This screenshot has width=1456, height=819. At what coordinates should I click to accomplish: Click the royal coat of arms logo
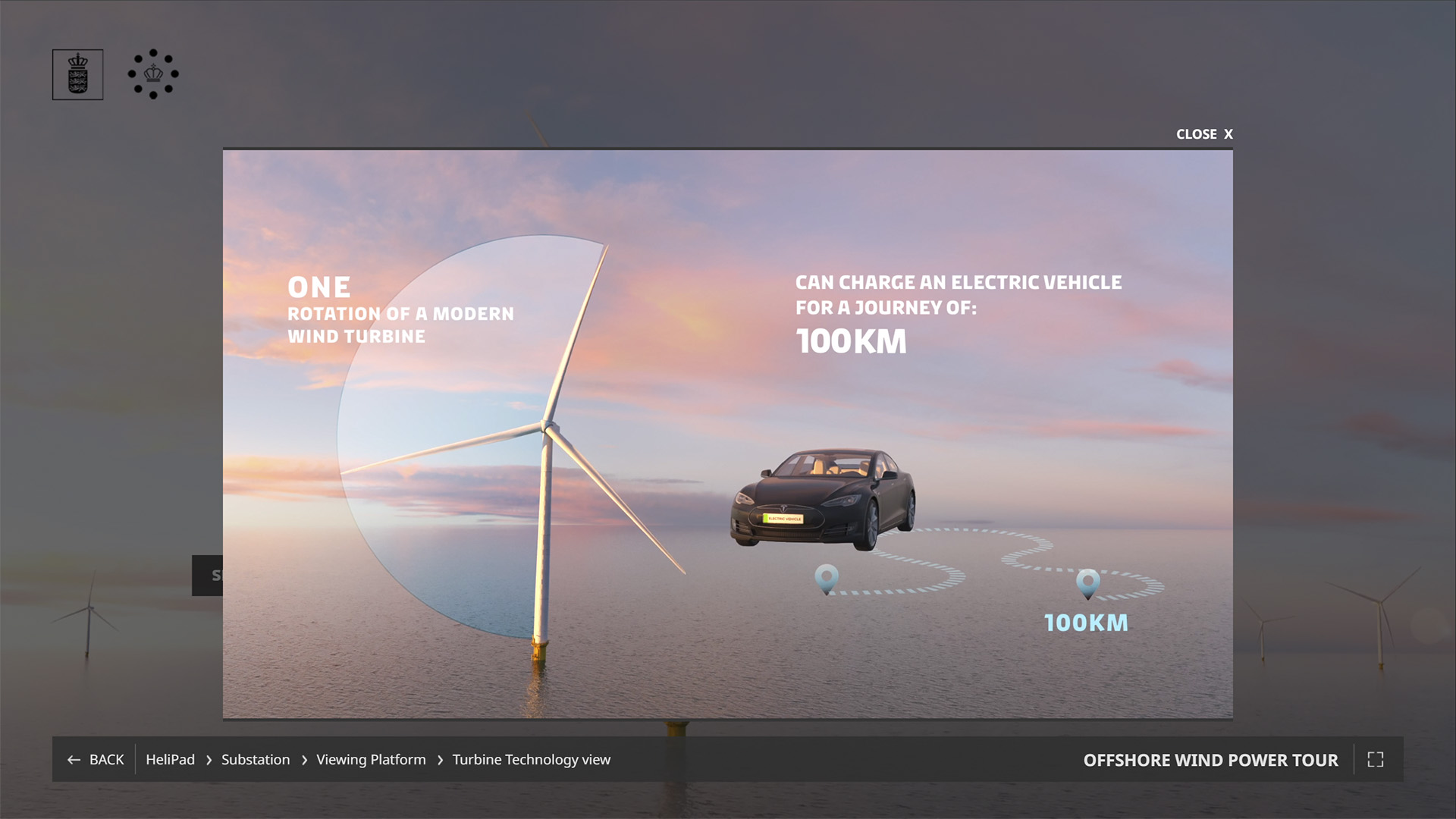point(77,74)
